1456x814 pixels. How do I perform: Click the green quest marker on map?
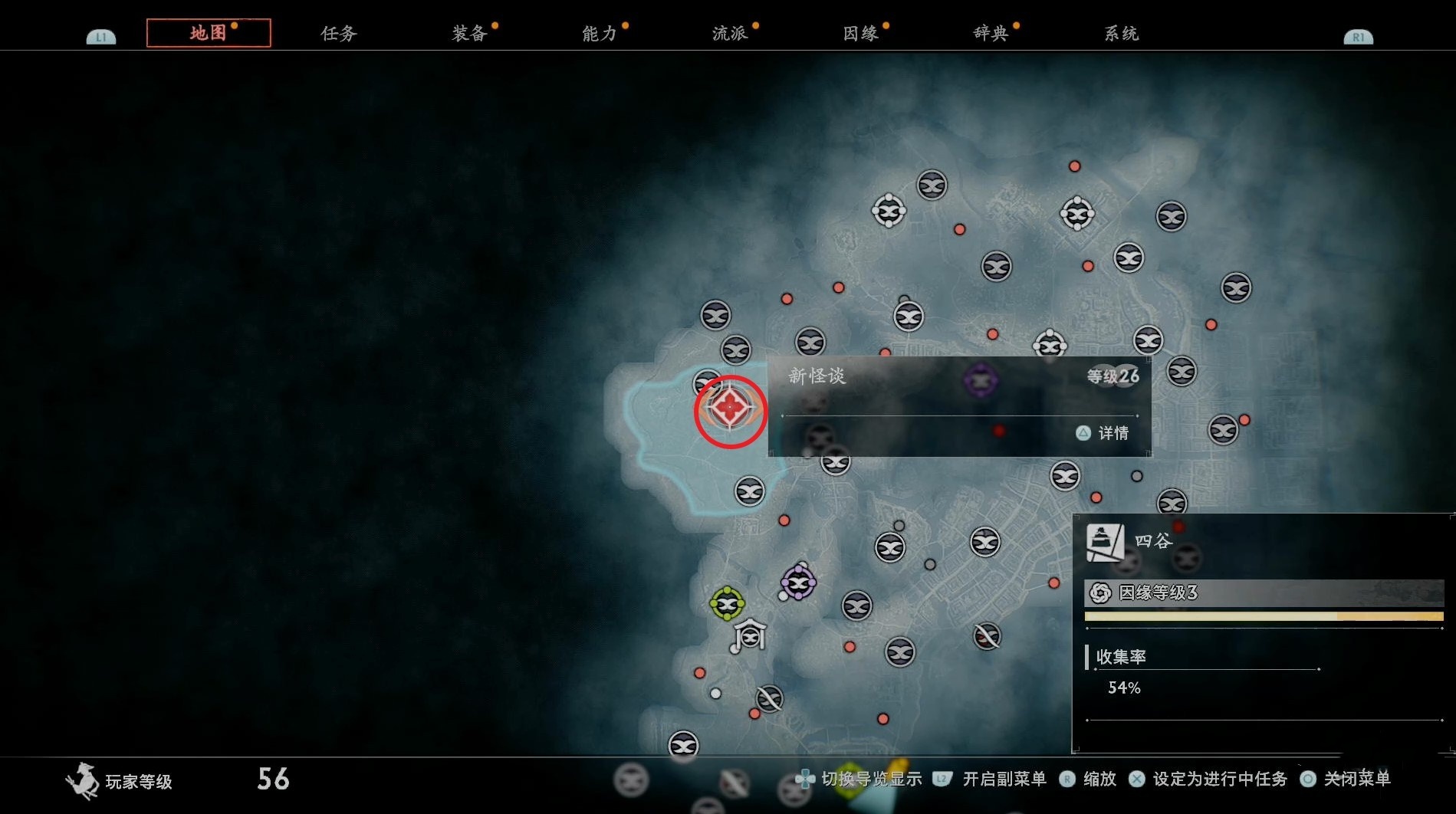point(727,604)
